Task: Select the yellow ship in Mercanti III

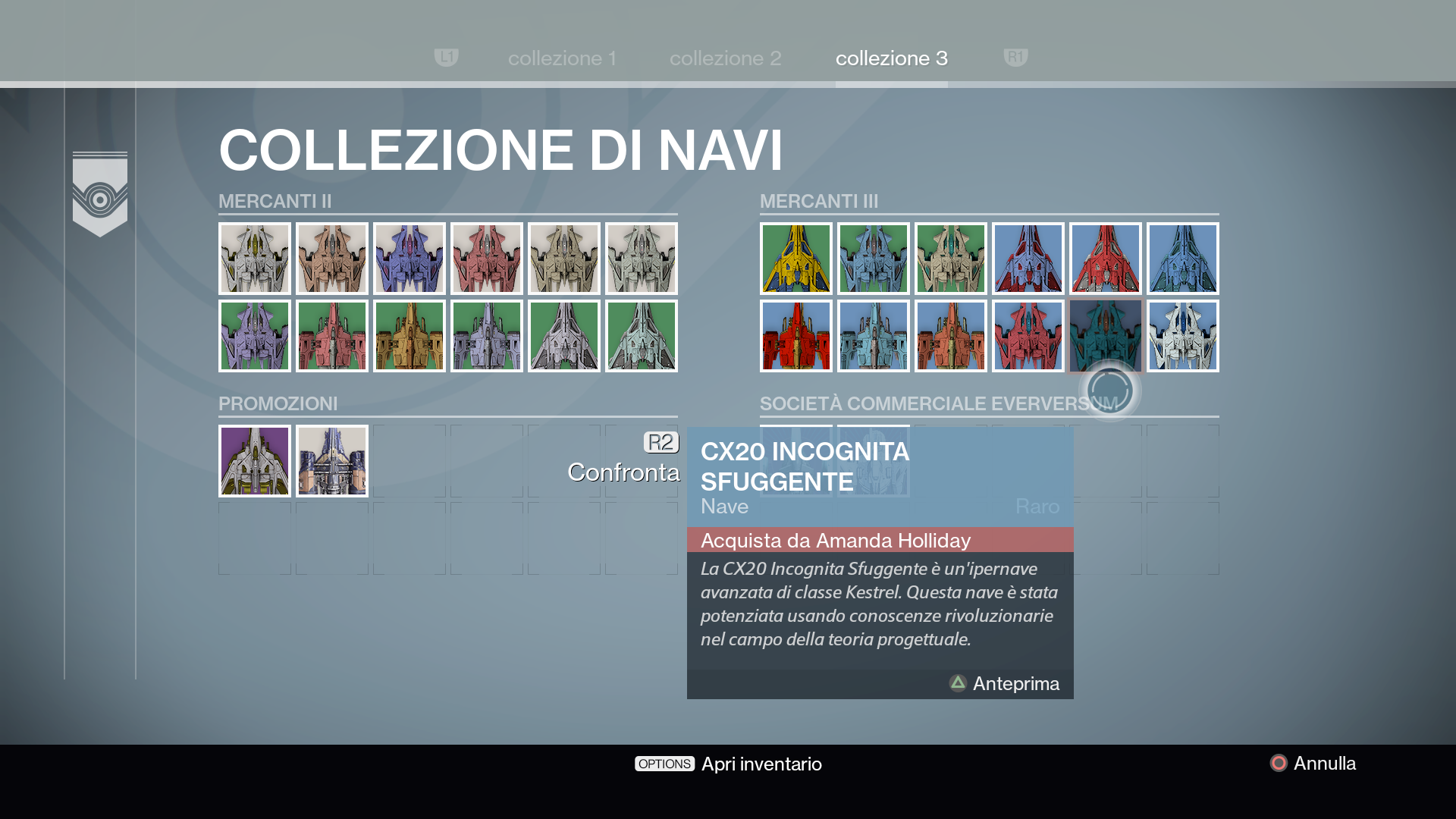Action: coord(796,259)
